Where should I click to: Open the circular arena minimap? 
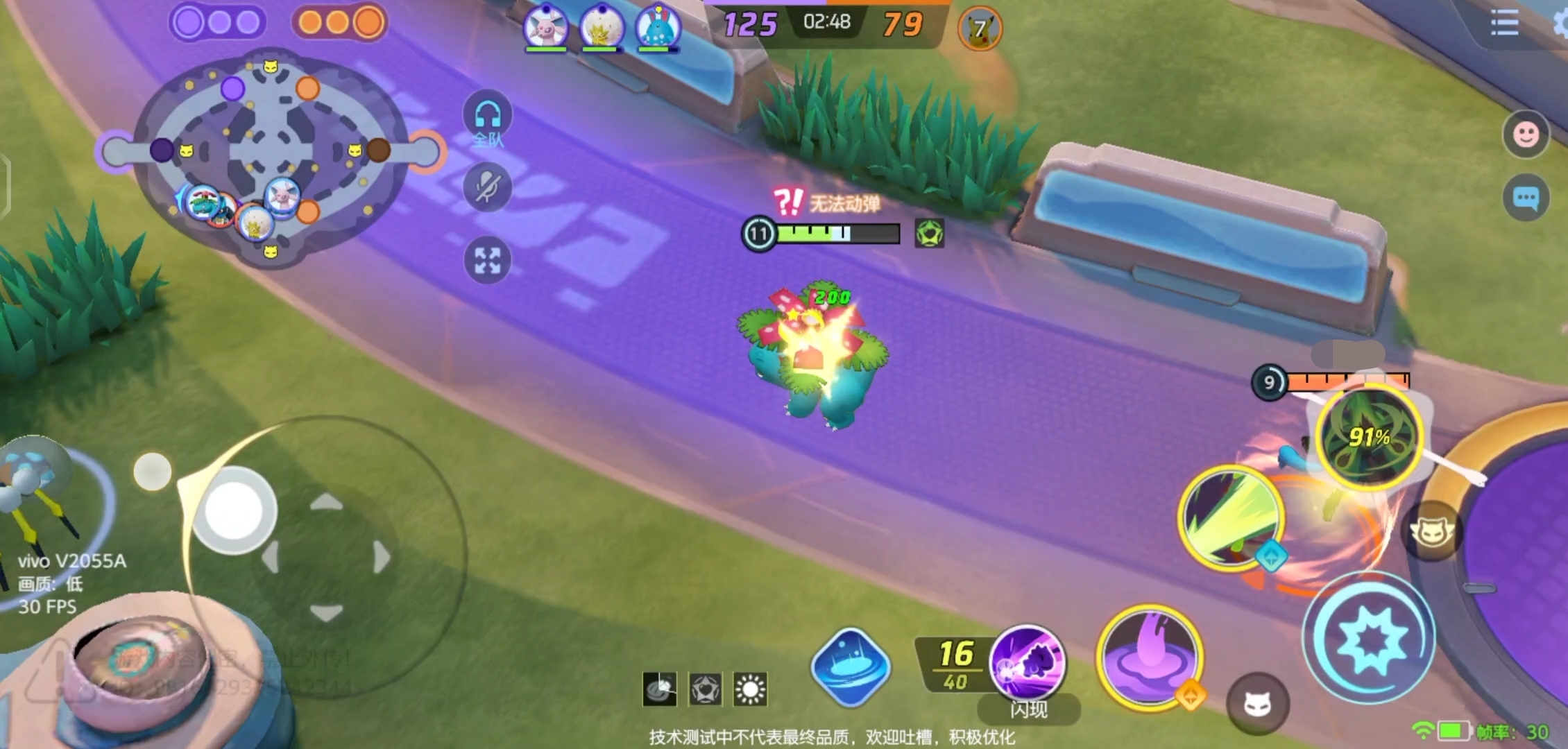click(x=271, y=156)
